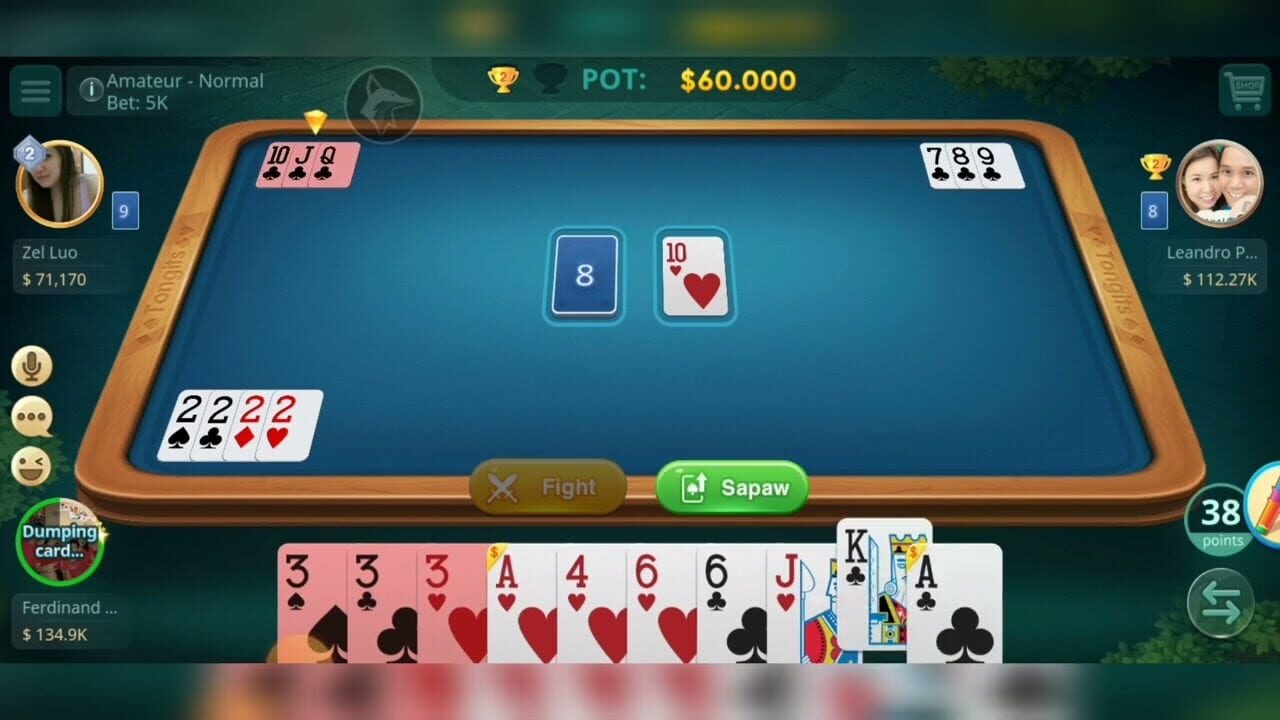The height and width of the screenshot is (720, 1280).
Task: Click the gold trophy icon beside POT
Action: (504, 79)
